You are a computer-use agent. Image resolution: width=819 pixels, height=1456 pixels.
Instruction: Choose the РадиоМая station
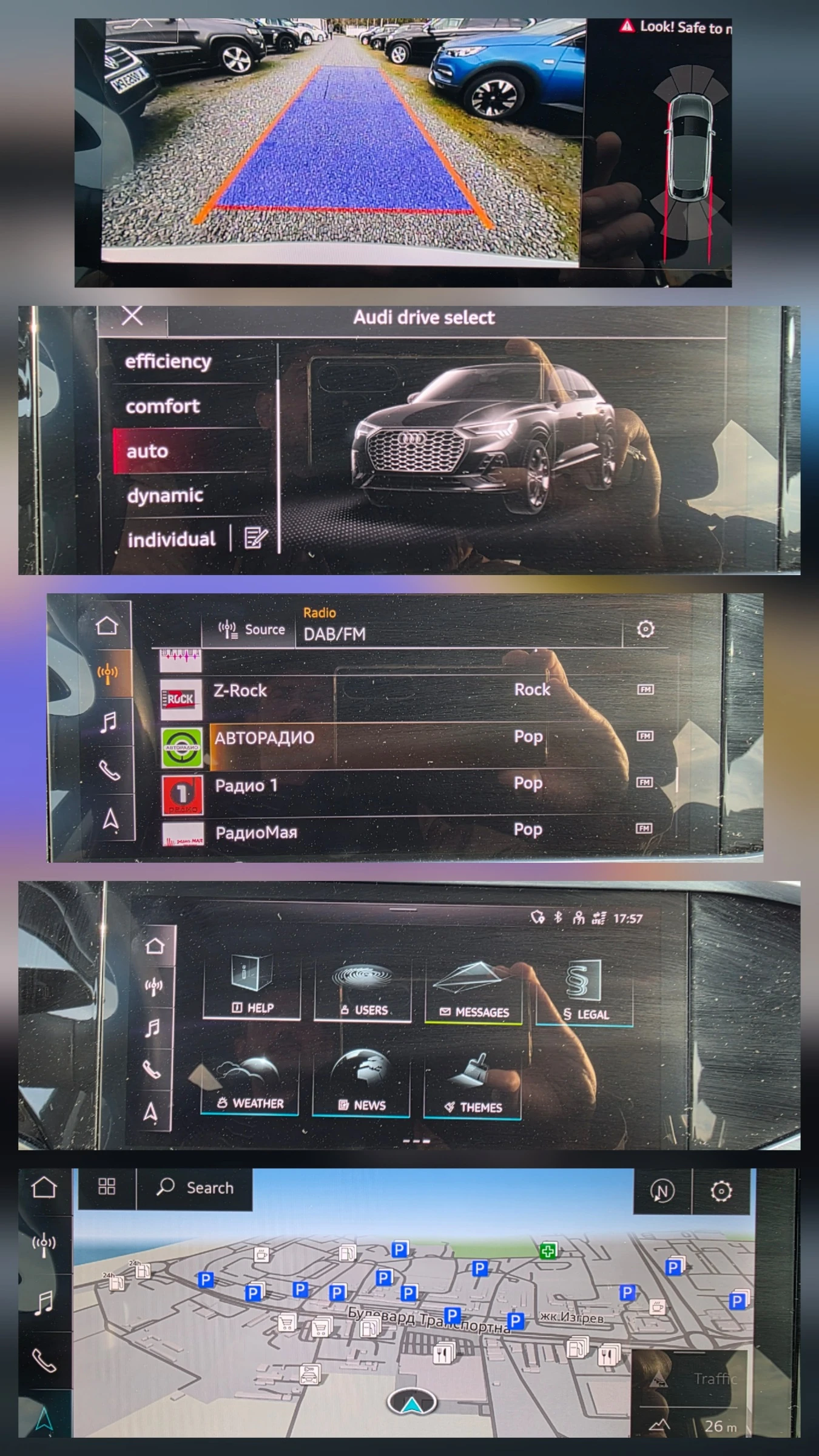pos(256,832)
